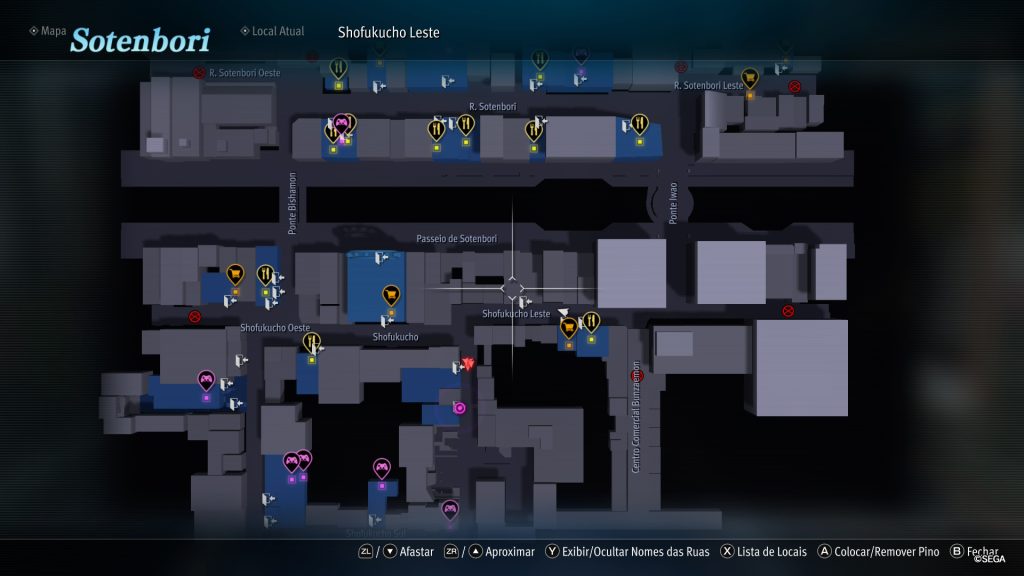Select the restaurant marker under Shofukucho Oeste label

(x=312, y=343)
